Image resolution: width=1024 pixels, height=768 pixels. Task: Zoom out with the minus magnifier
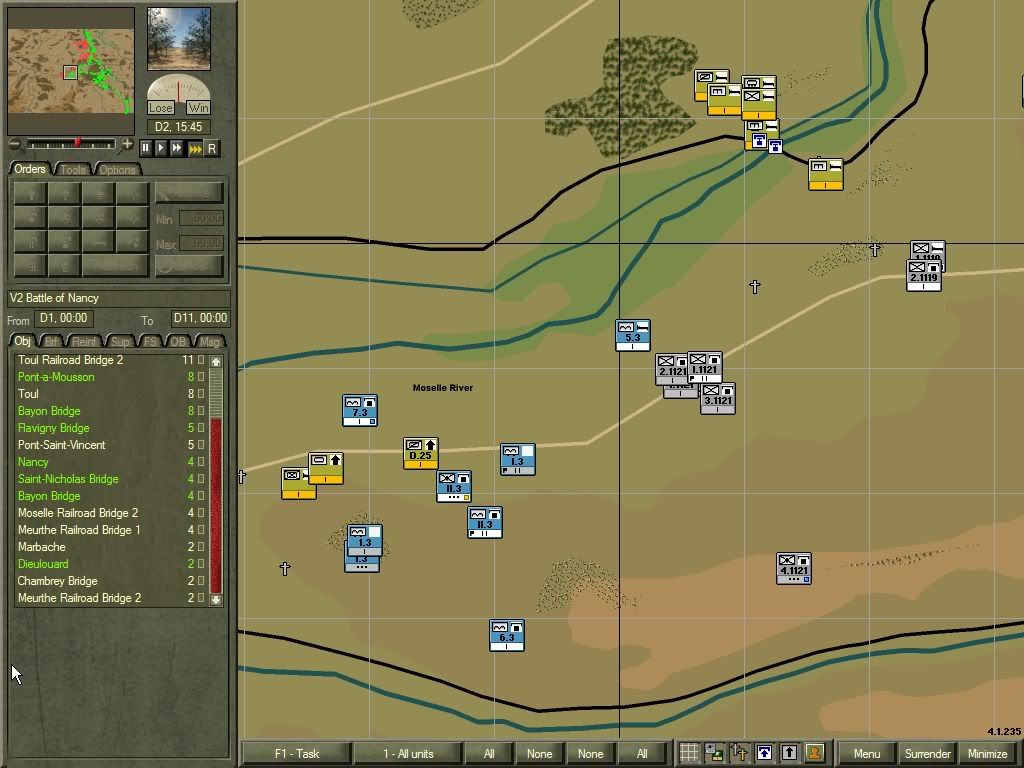click(x=15, y=145)
